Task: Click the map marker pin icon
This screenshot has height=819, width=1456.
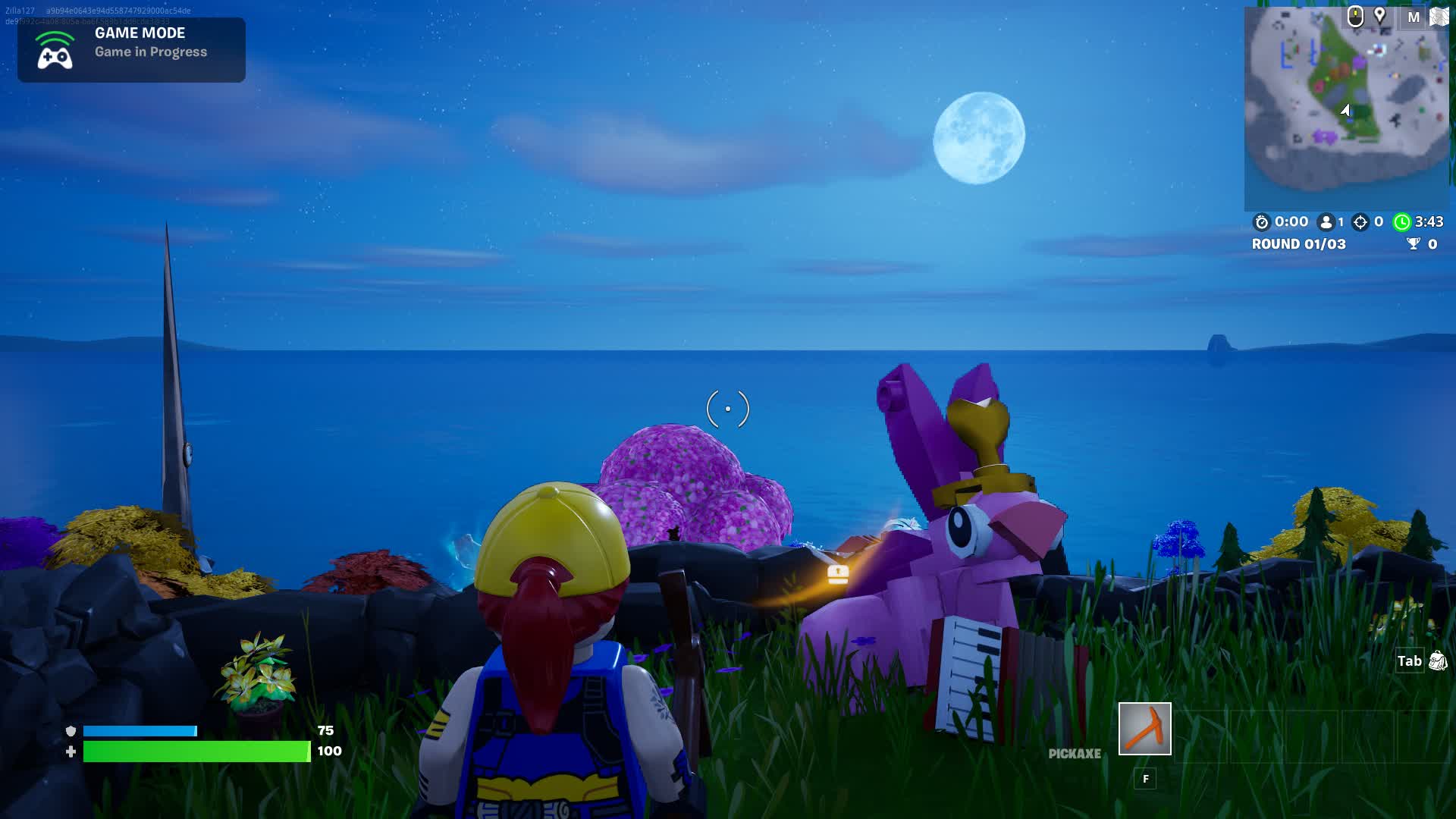Action: 1380,16
